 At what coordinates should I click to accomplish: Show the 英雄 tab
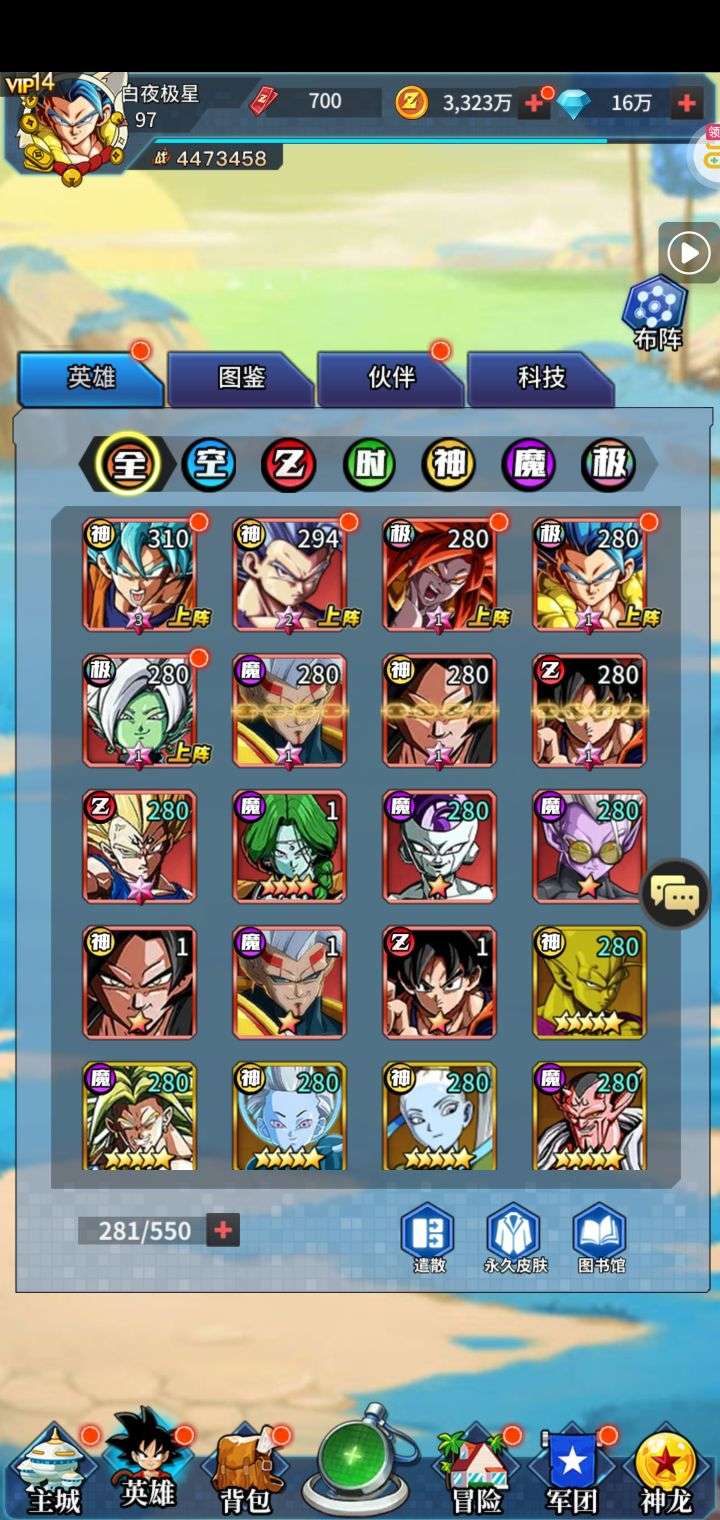[91, 377]
